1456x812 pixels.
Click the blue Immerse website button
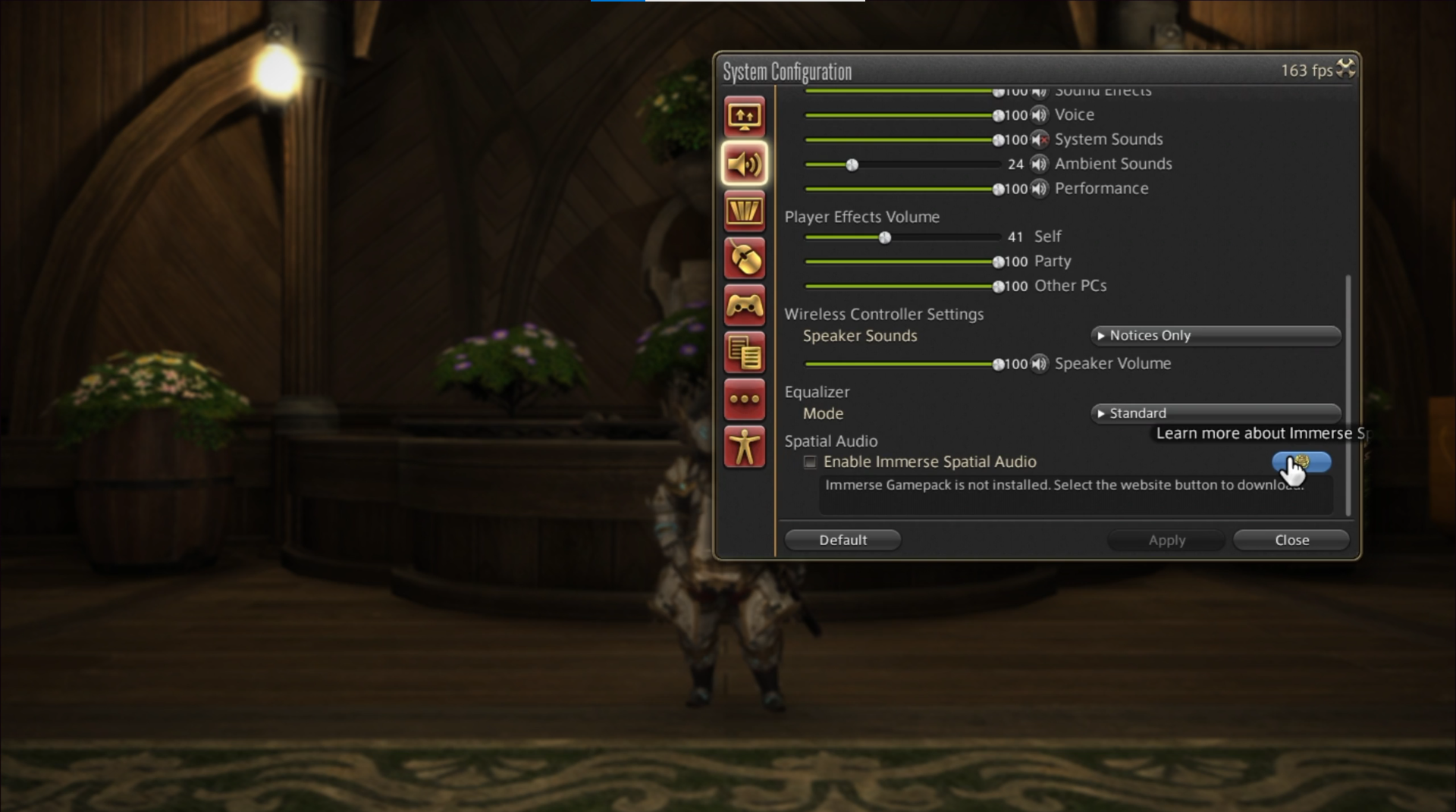coord(1301,462)
